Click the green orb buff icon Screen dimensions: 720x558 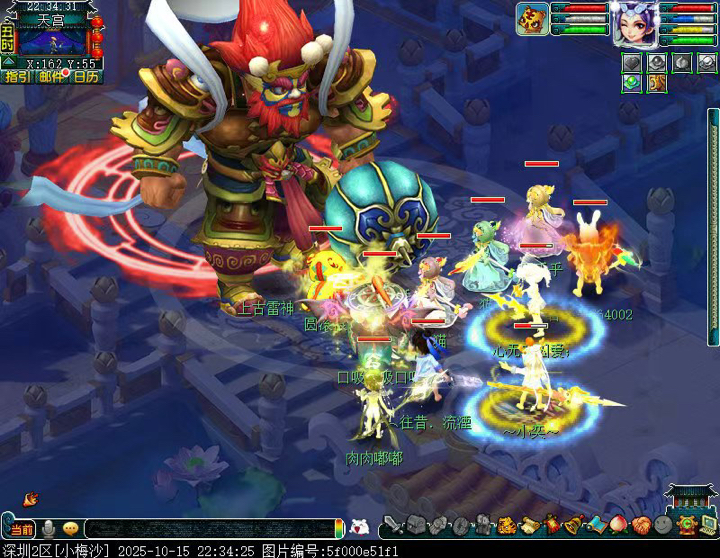(x=631, y=83)
